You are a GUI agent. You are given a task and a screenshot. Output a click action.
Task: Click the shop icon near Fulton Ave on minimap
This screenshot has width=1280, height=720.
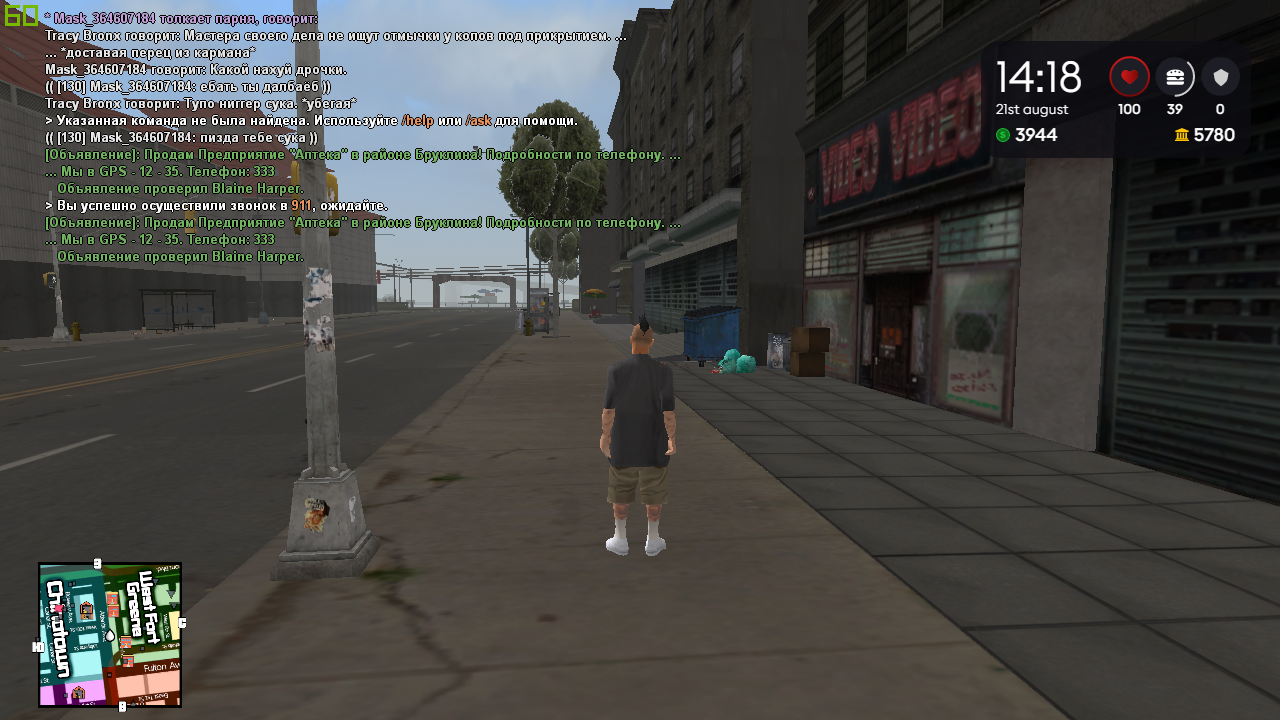[128, 661]
